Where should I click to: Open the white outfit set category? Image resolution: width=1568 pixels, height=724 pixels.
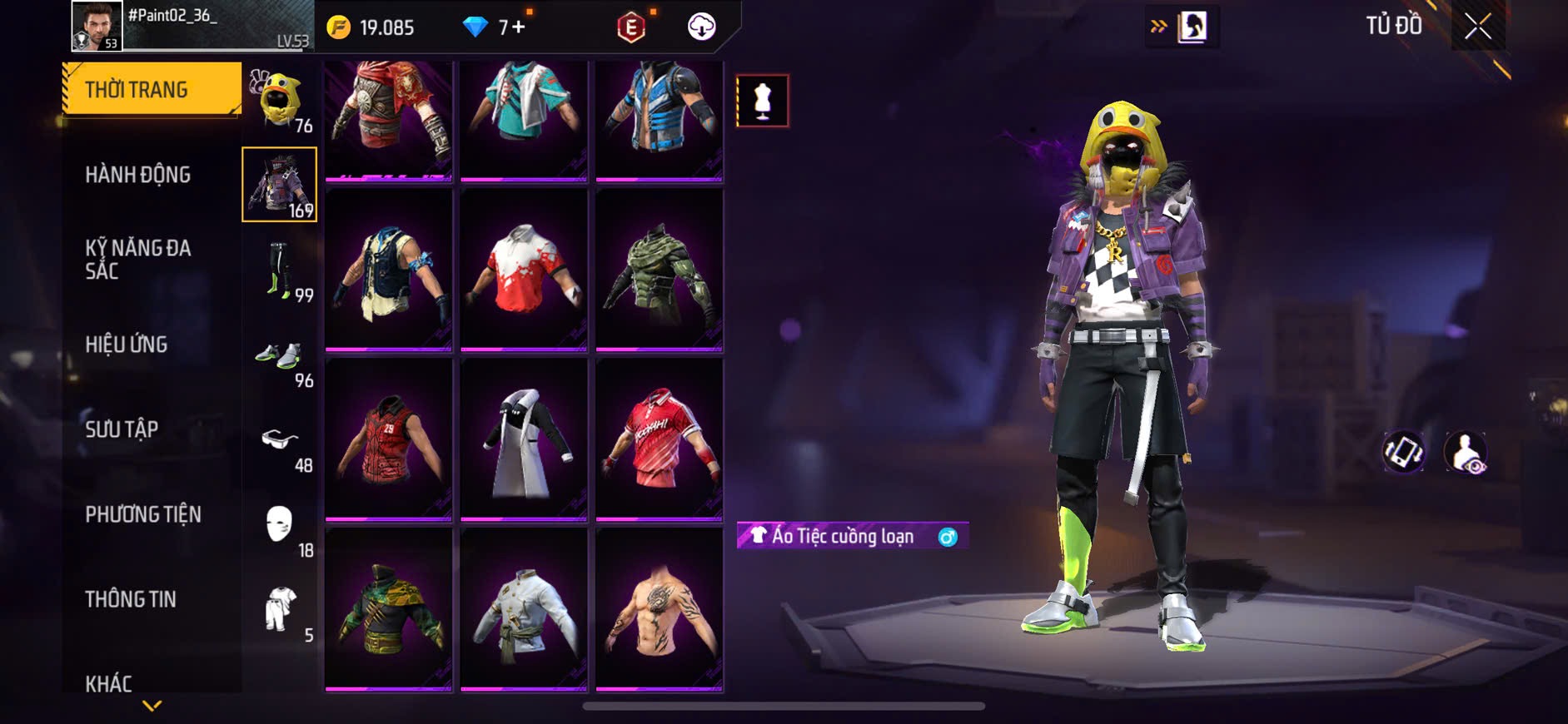point(280,611)
